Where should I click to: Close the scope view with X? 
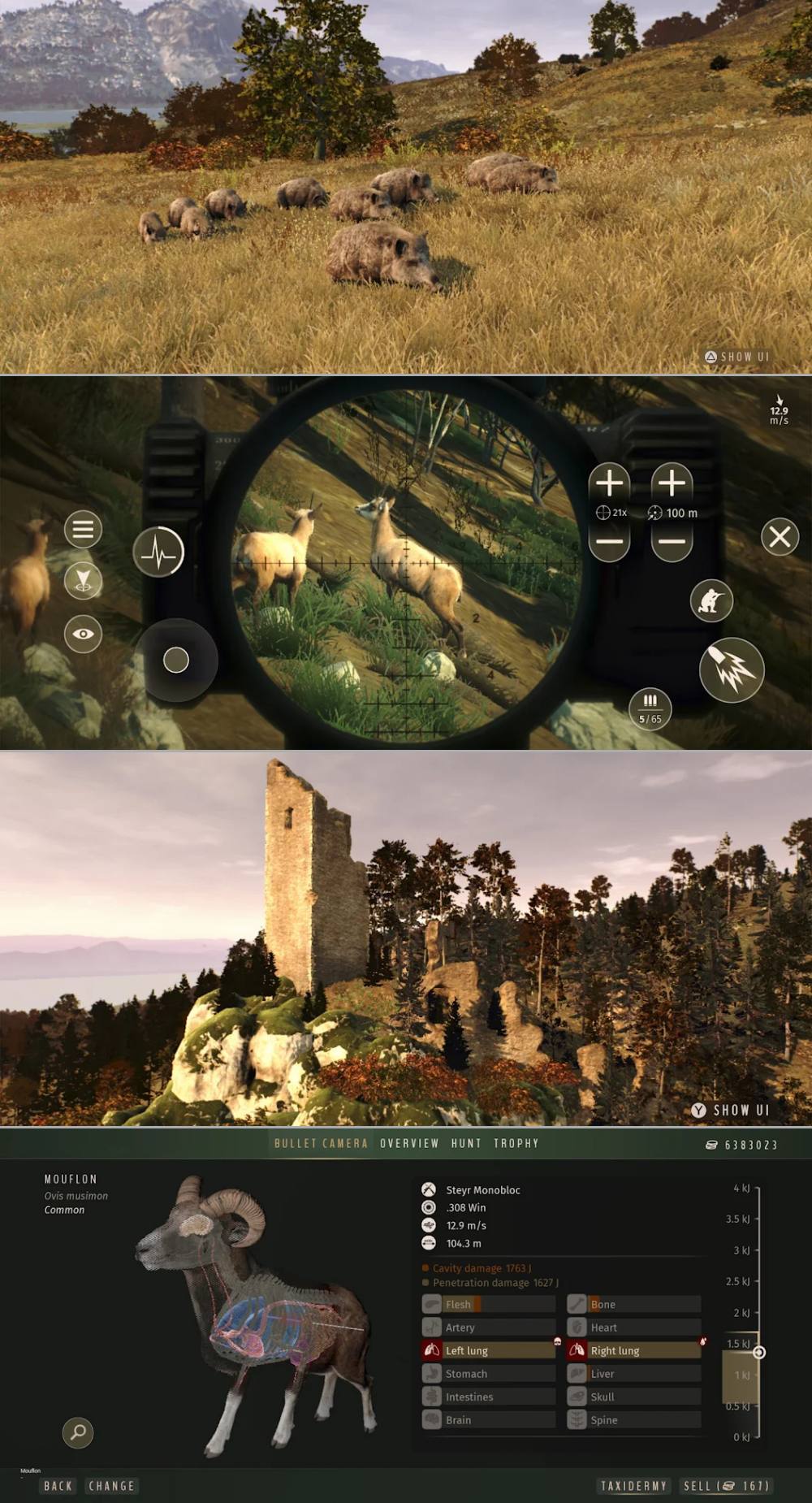tap(780, 537)
